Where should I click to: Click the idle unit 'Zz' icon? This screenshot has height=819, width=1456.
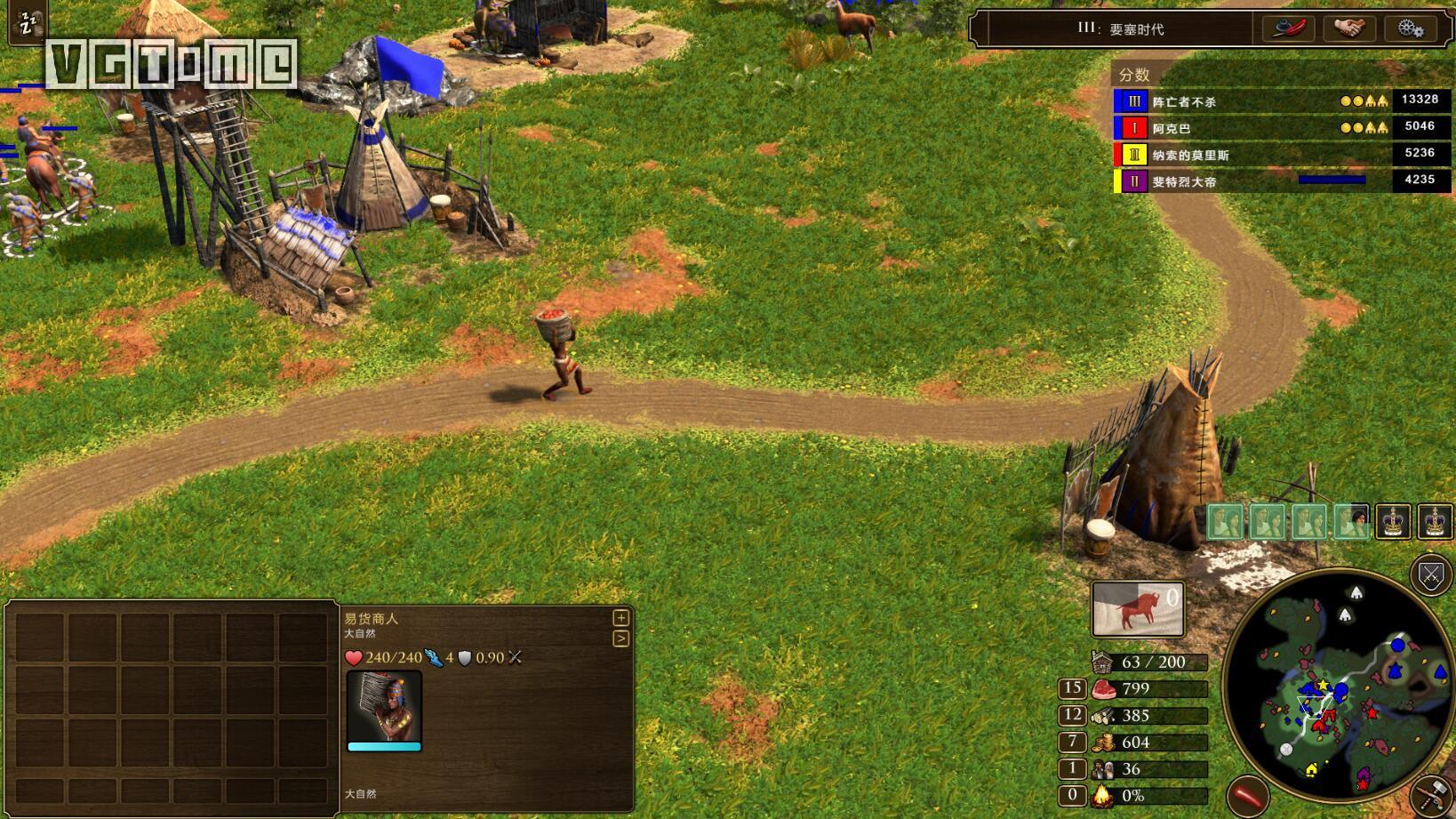point(28,21)
